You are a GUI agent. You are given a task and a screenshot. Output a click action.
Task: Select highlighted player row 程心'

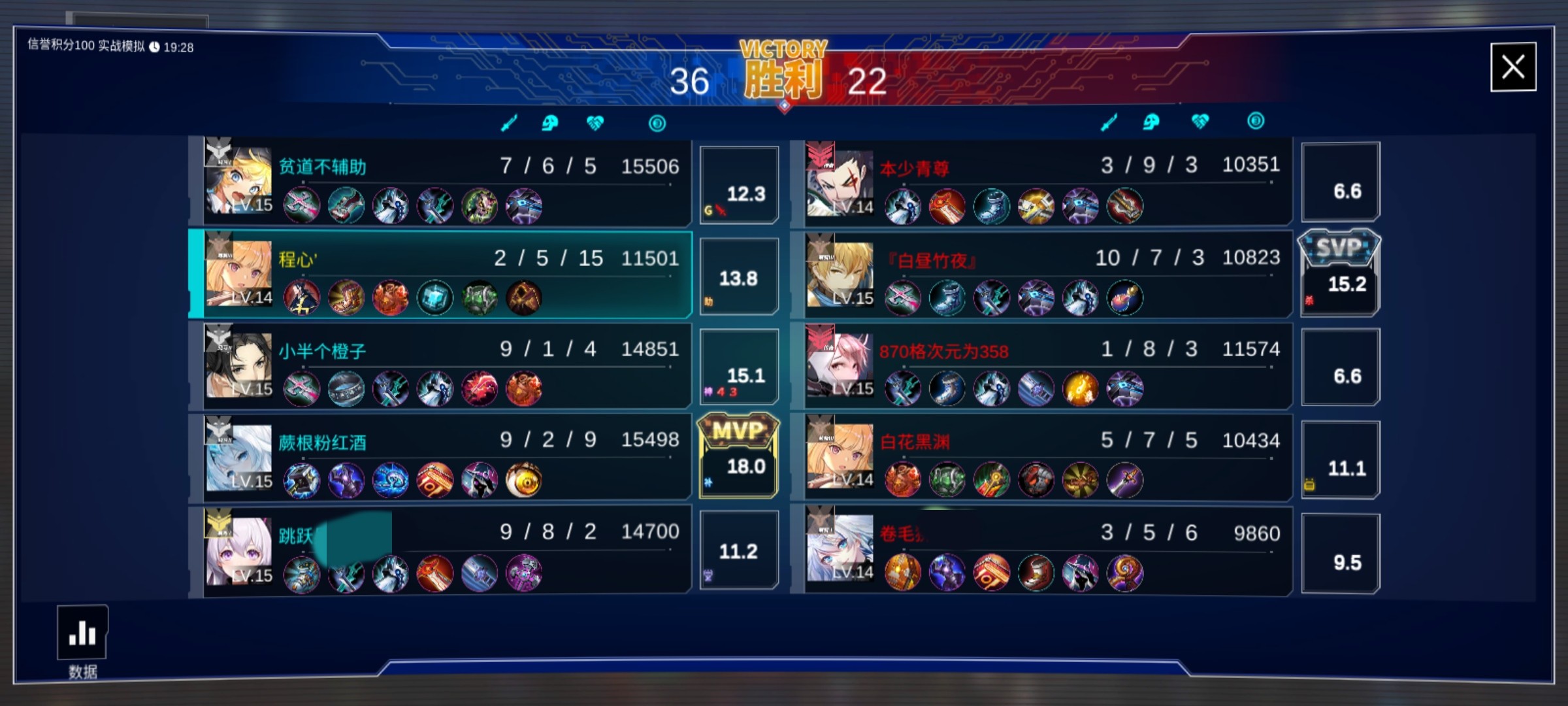click(444, 273)
